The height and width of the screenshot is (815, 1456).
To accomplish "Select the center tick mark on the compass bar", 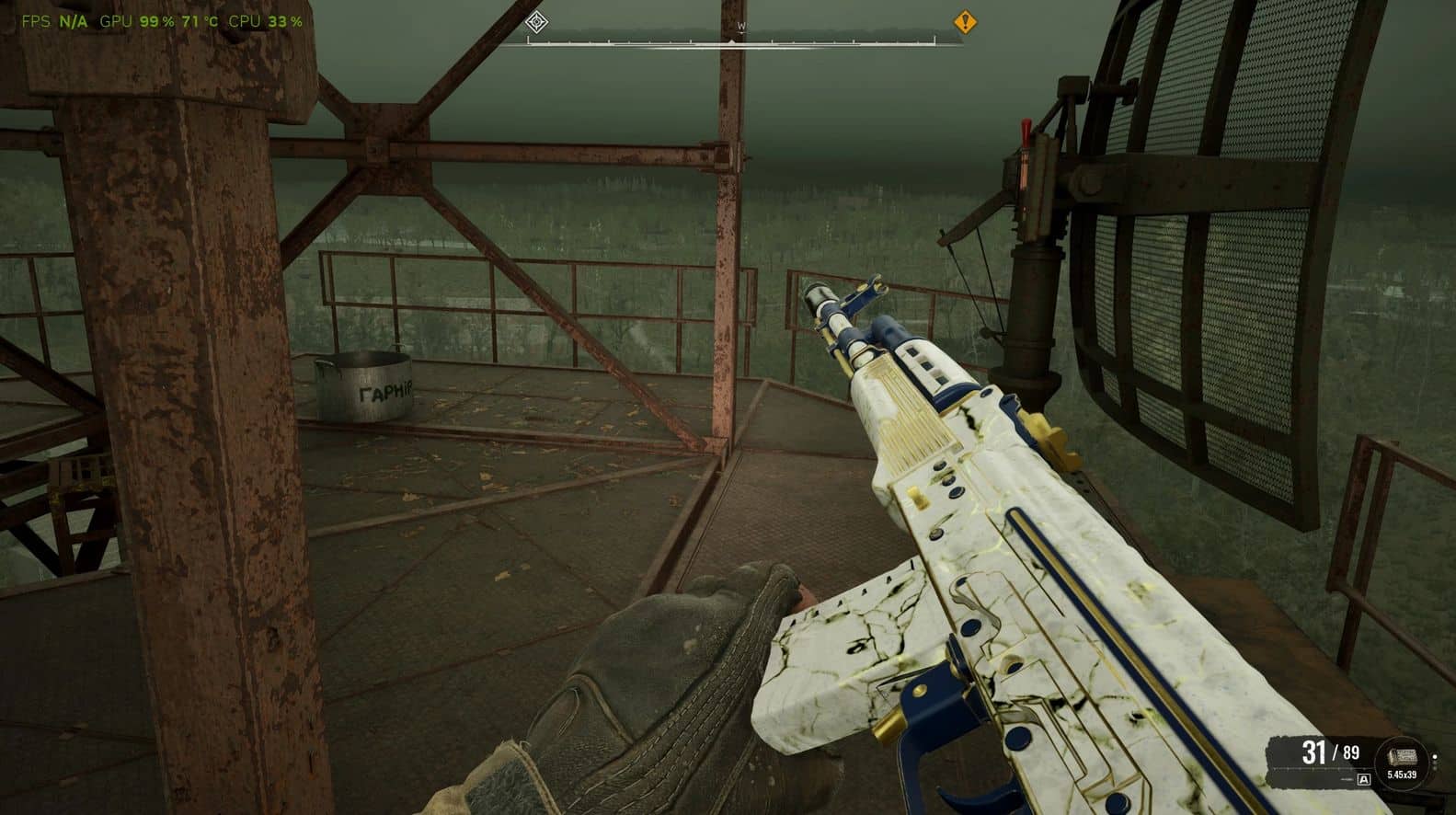I will [731, 40].
